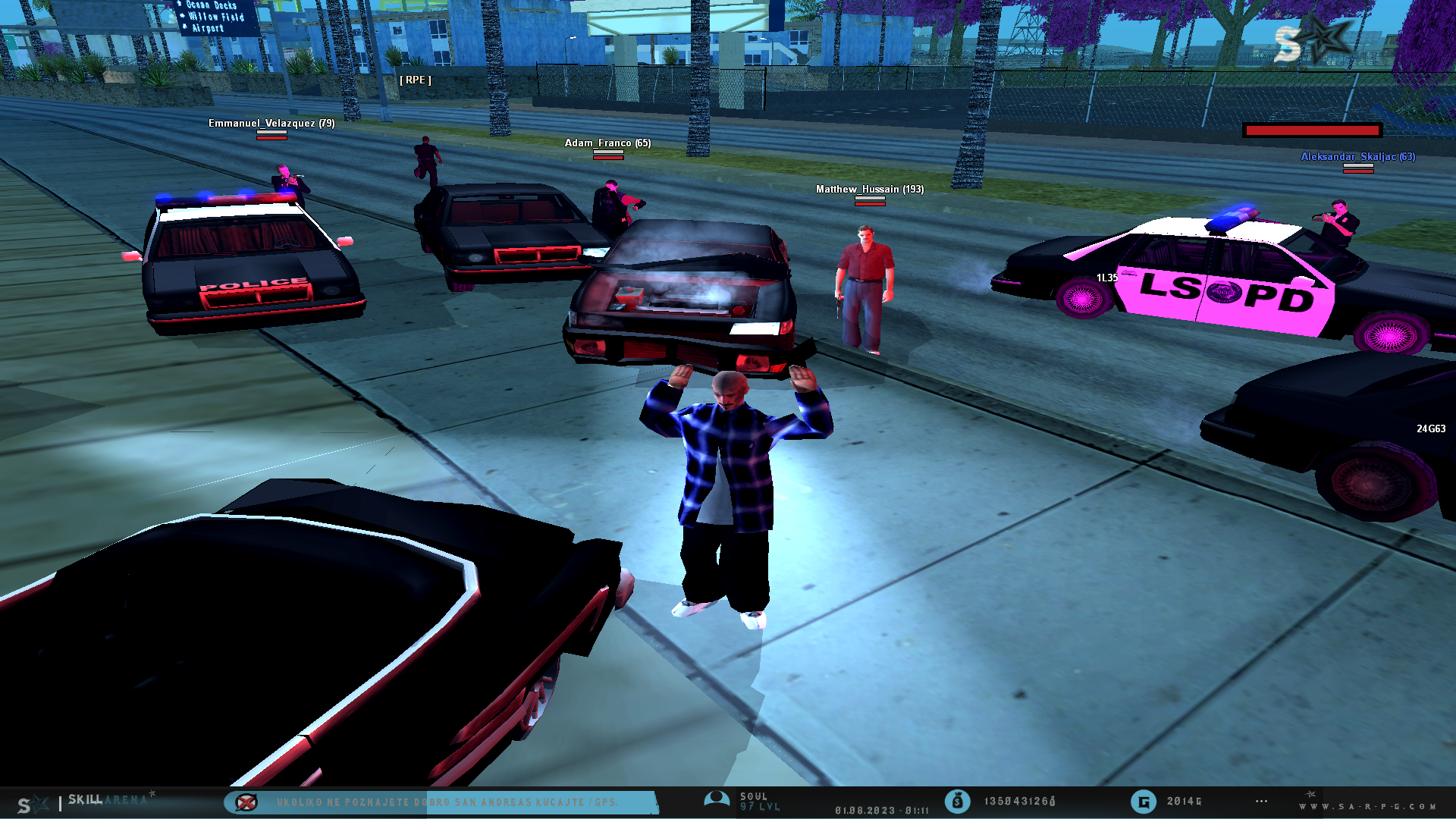Viewport: 1456px width, 819px height.
Task: Click the crossed-out red X notification icon
Action: 246,802
